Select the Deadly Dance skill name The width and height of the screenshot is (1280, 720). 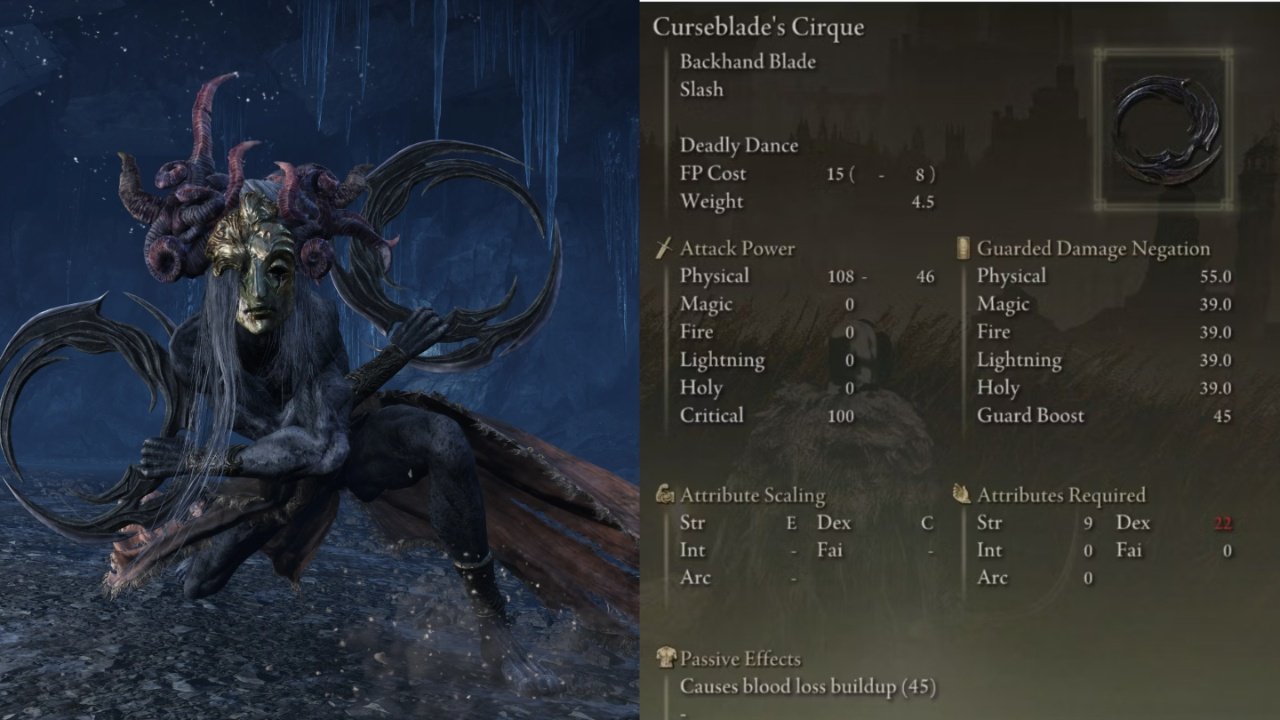[x=738, y=145]
